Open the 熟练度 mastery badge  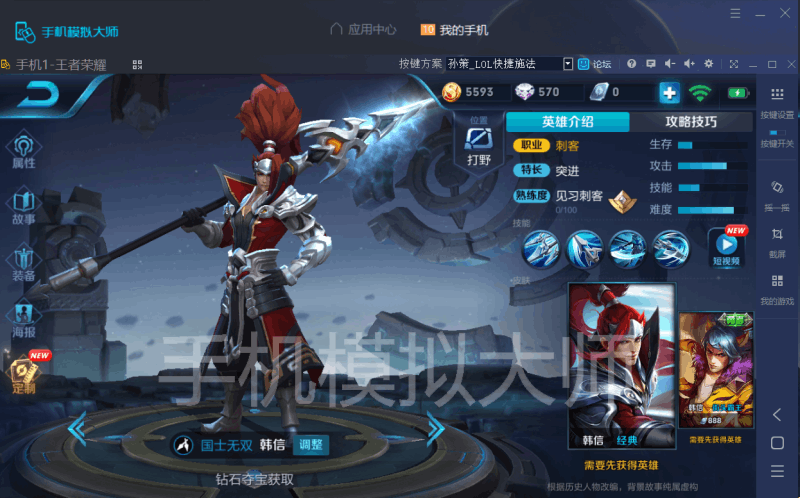624,200
